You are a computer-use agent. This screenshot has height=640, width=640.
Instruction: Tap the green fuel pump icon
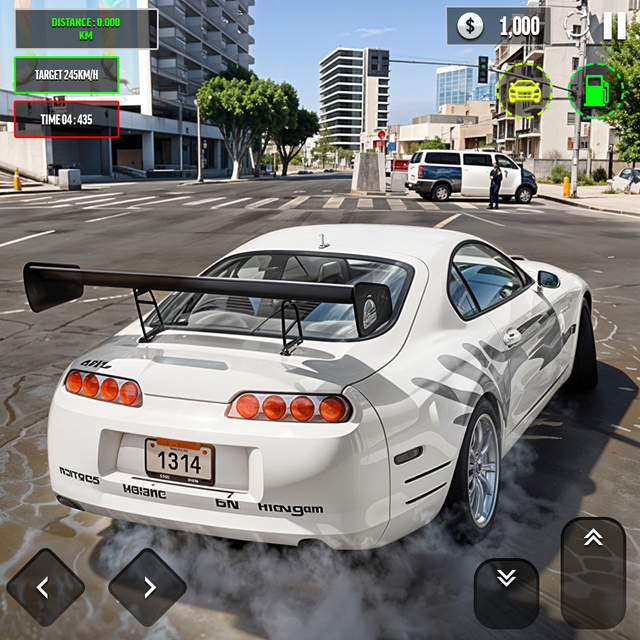(595, 91)
